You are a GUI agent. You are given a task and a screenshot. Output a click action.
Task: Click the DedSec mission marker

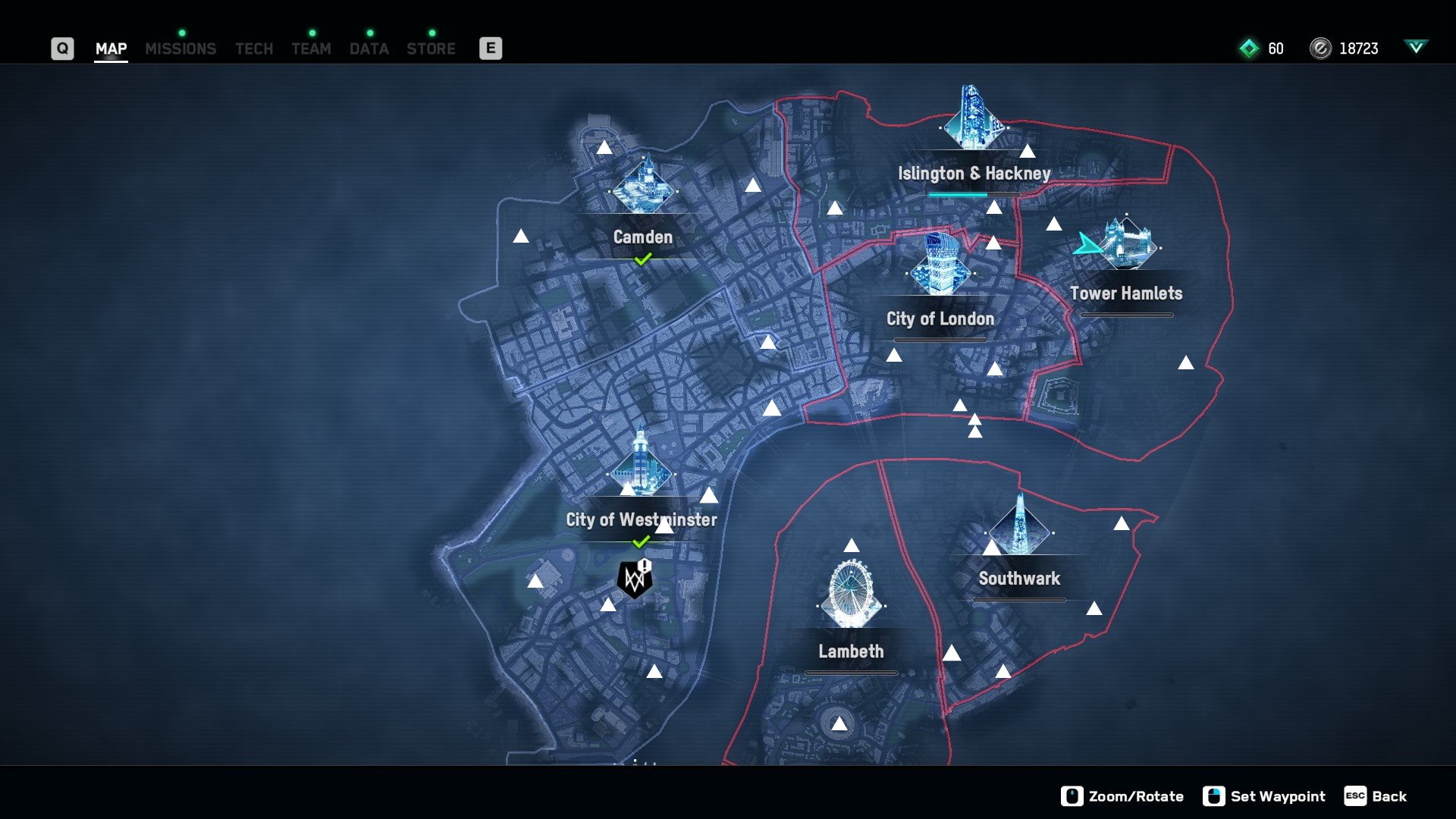(x=635, y=580)
